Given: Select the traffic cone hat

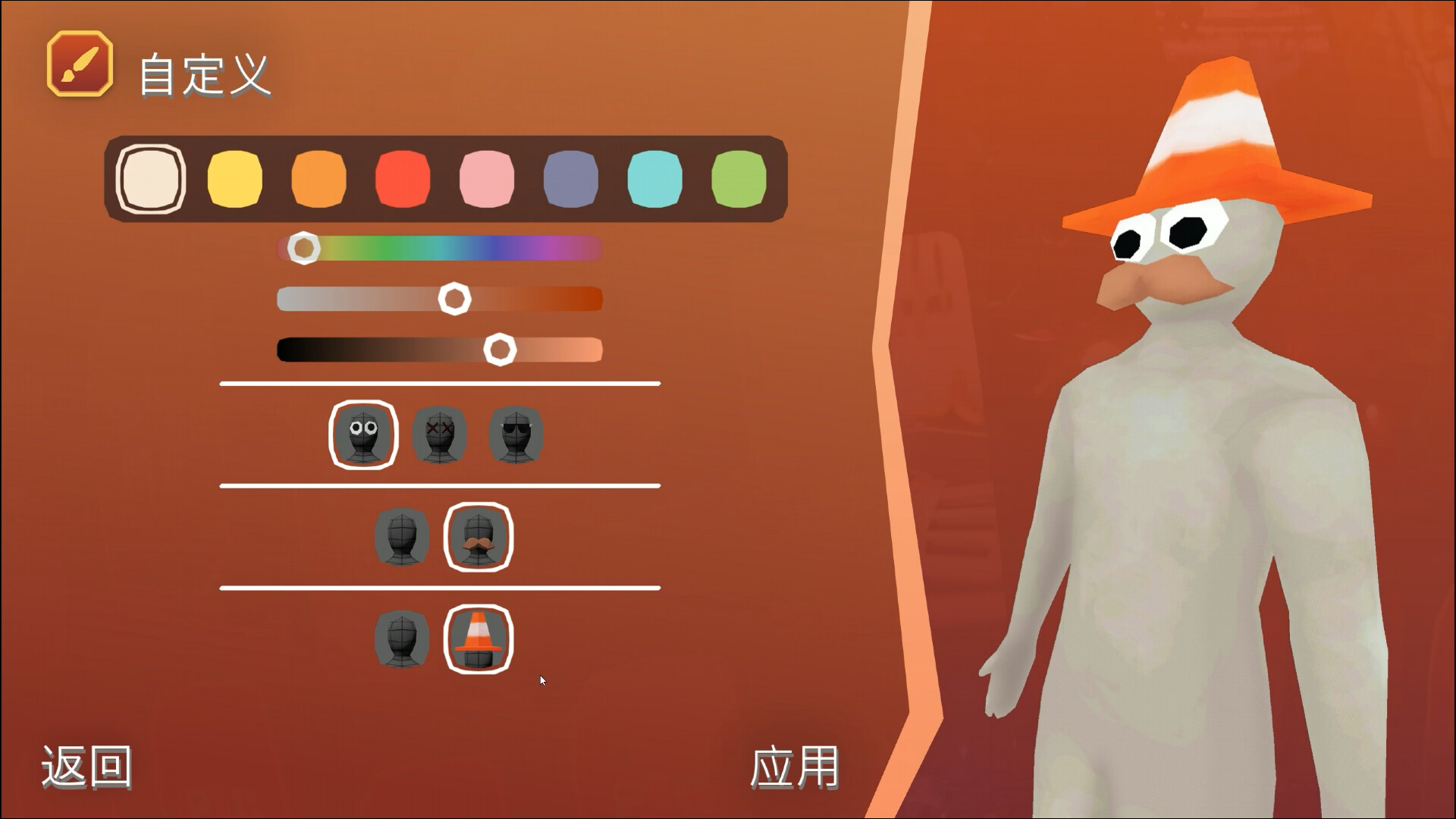Looking at the screenshot, I should [479, 641].
